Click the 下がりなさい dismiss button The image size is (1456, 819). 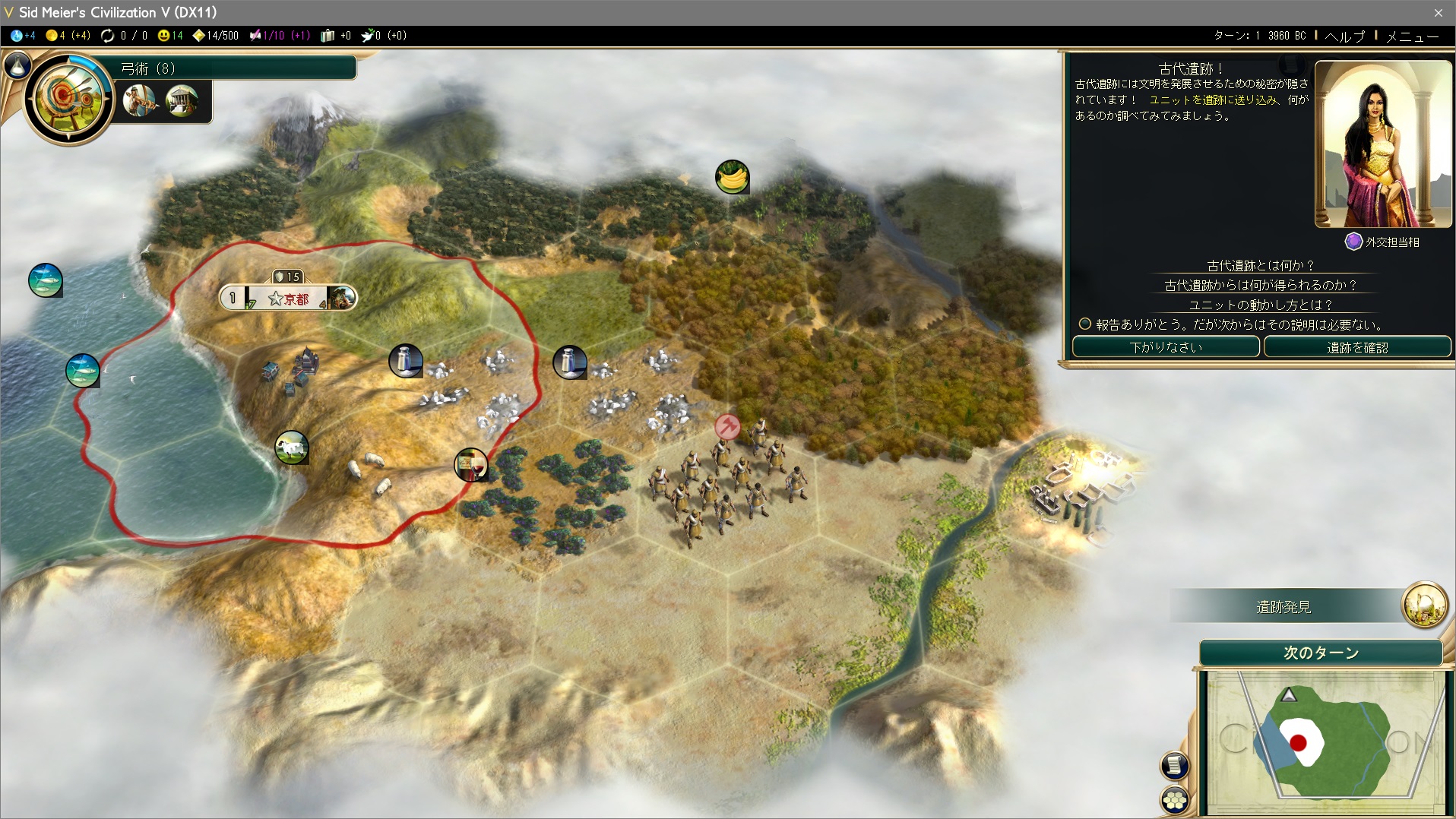[x=1166, y=347]
